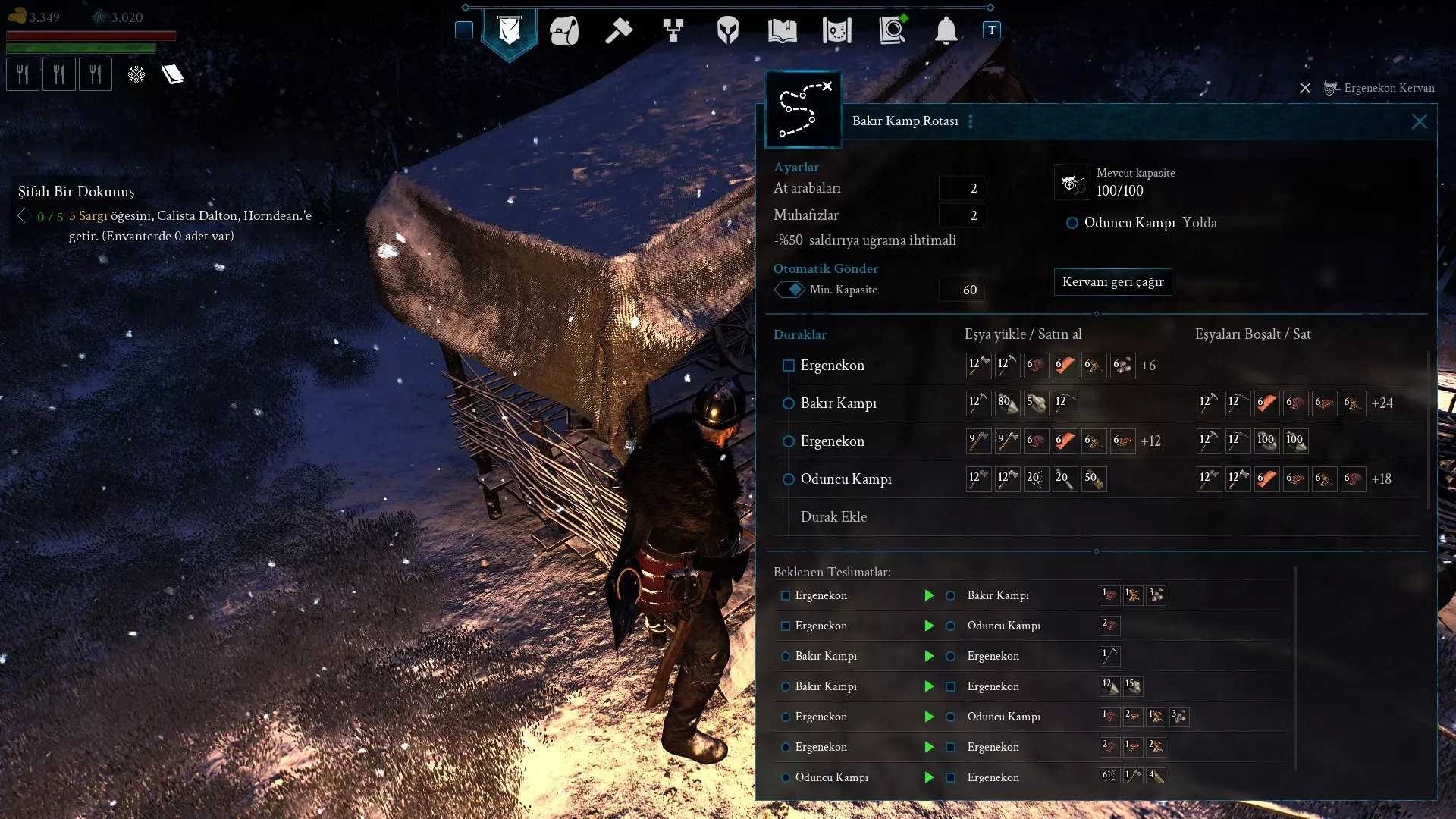Screen dimensions: 1456x819
Task: Open the helmet icon in top bar
Action: tap(727, 31)
